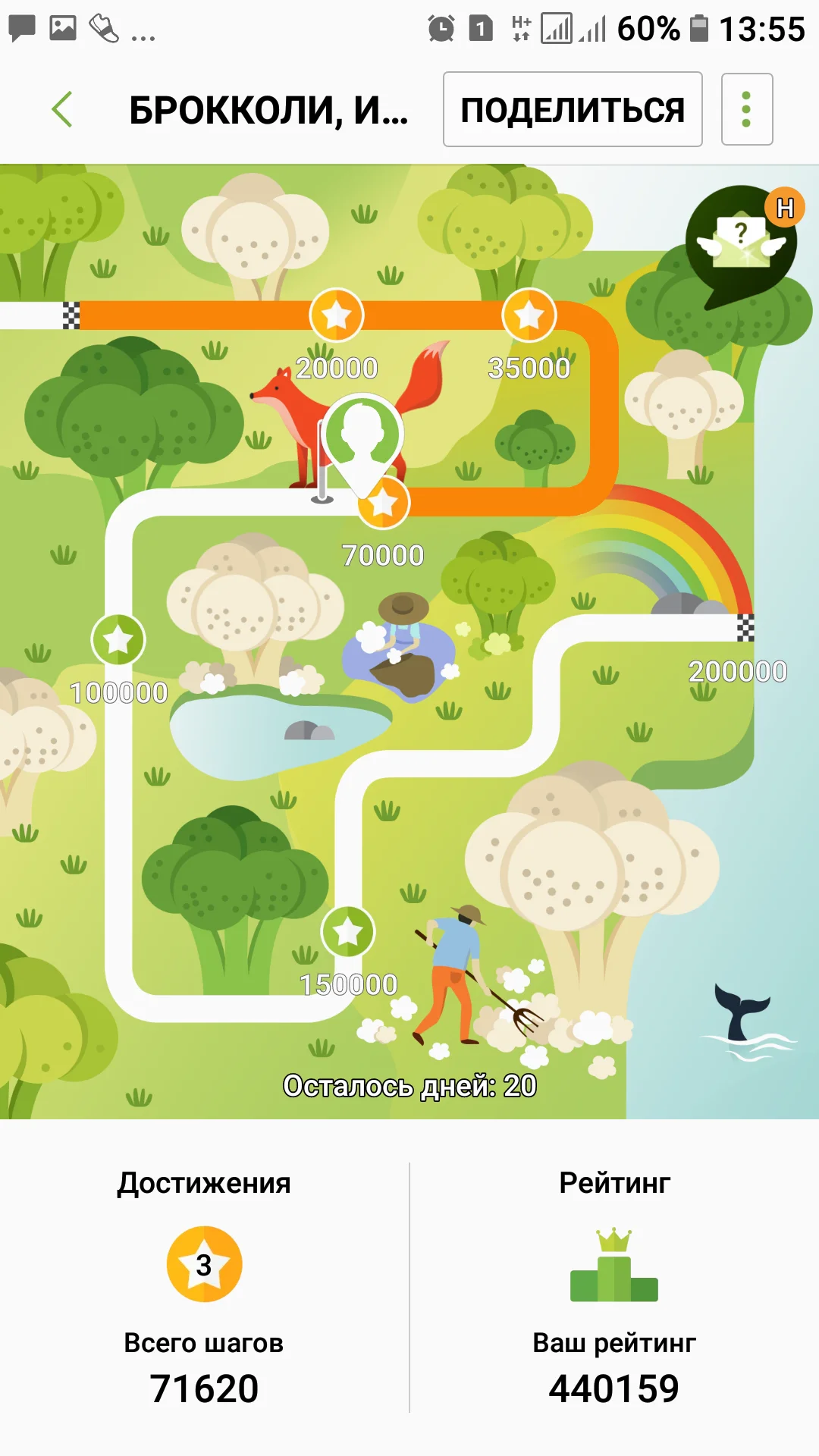Screen dimensions: 819x1456
Task: Tap the 70000 steps star marker
Action: click(x=384, y=504)
